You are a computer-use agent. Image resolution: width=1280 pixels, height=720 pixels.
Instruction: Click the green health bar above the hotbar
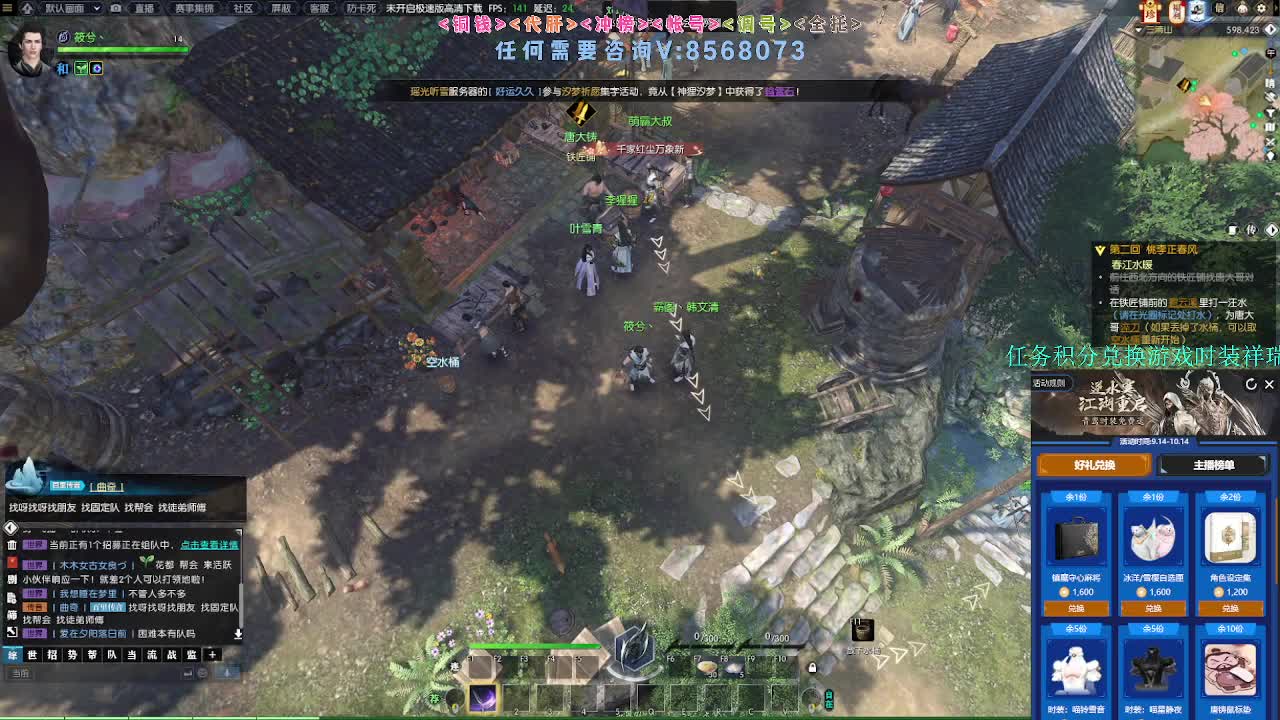[534, 646]
